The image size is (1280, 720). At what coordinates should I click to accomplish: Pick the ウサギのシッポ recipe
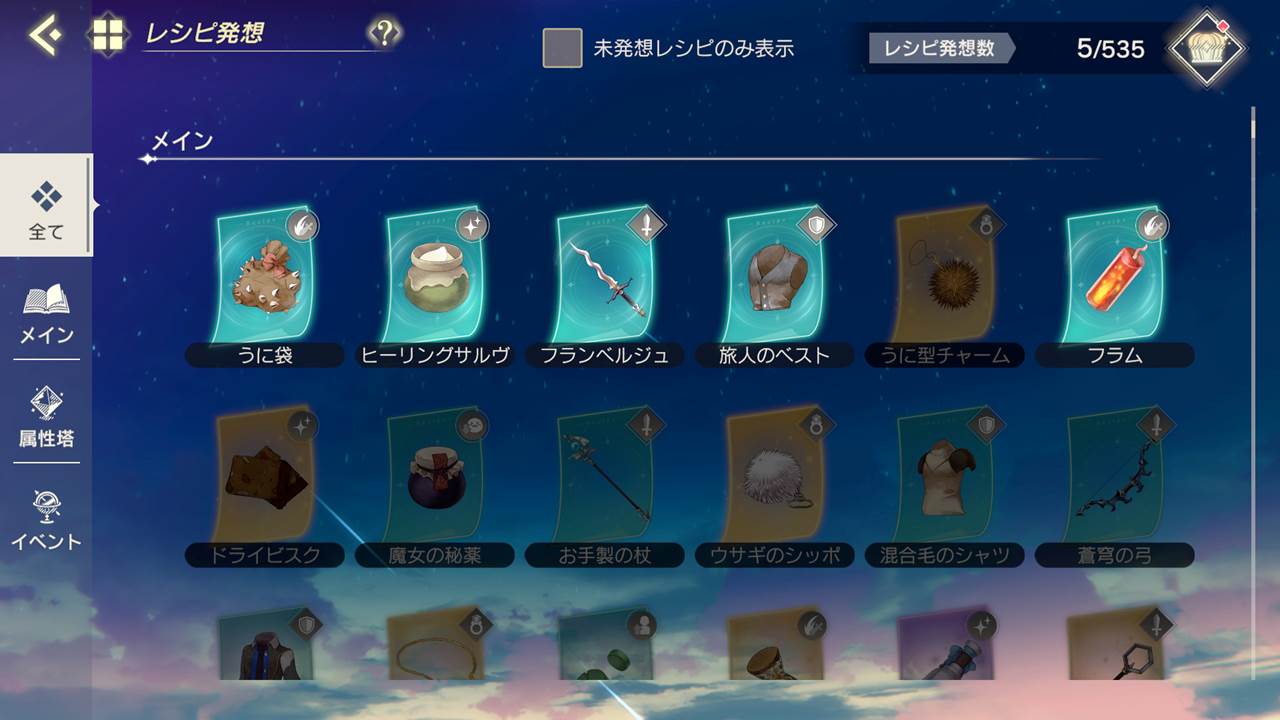[x=775, y=478]
